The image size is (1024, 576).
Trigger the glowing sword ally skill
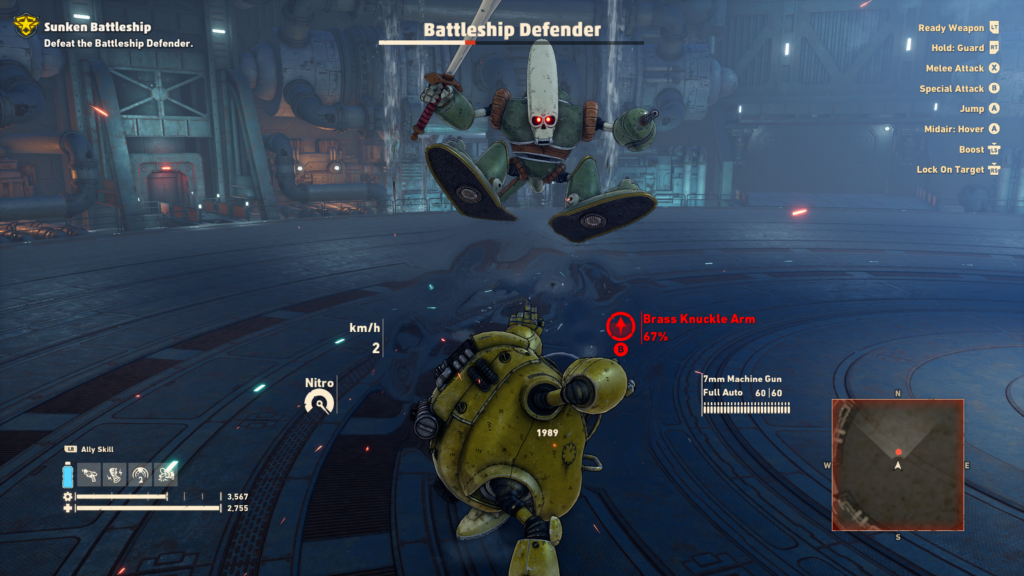tap(166, 473)
